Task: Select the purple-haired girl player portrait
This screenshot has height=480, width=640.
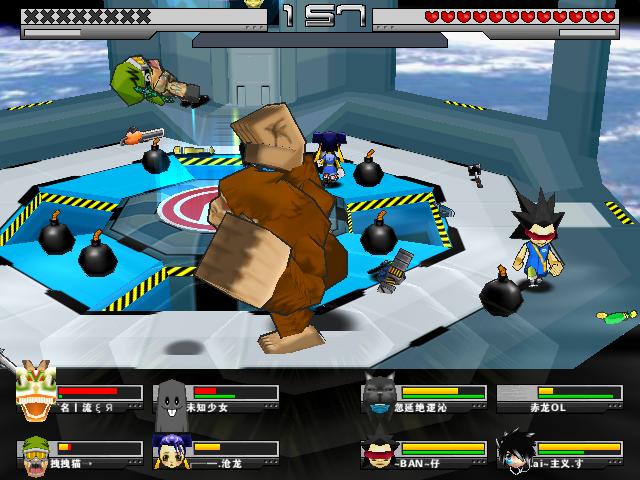Action: coord(170,453)
